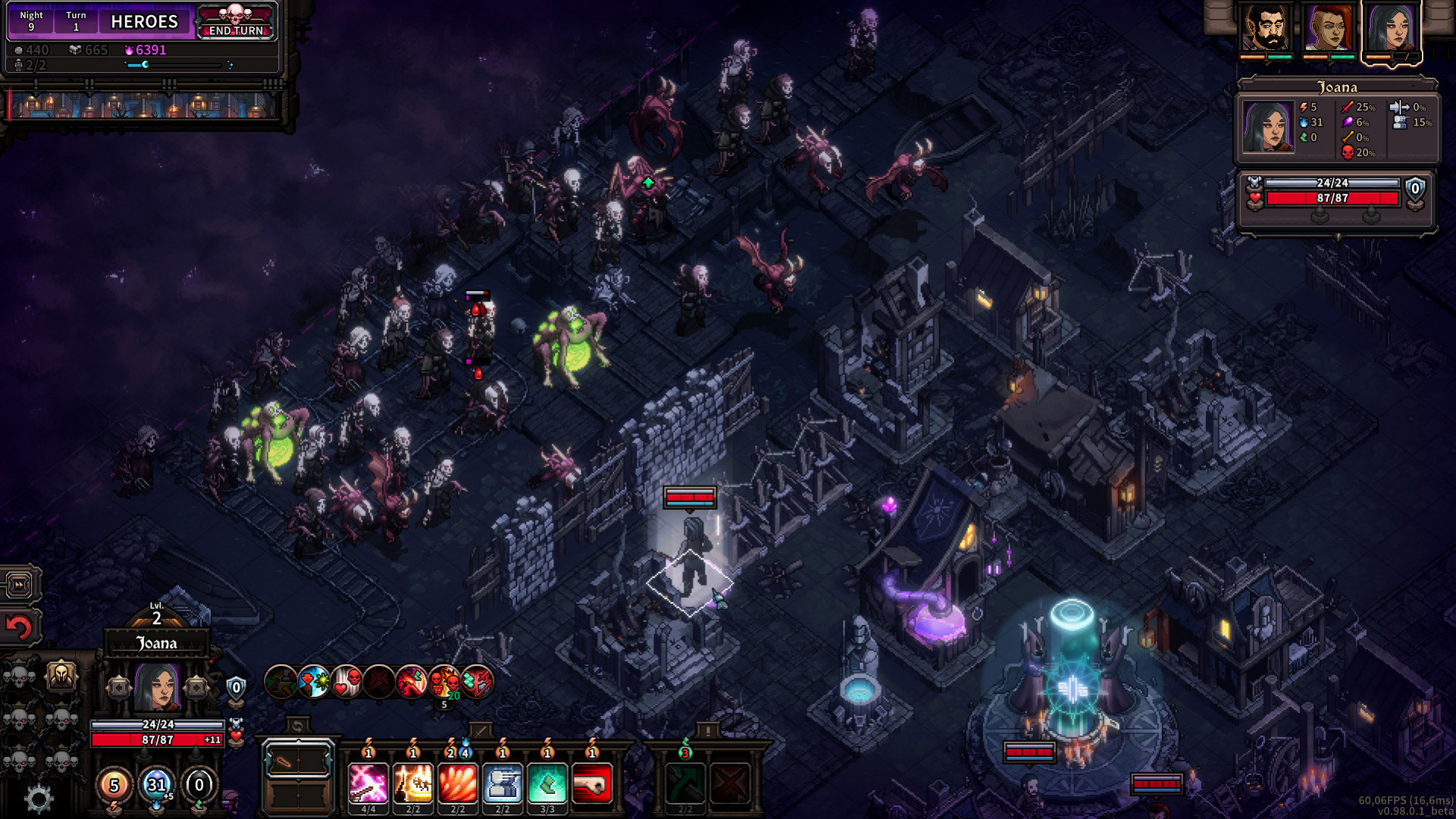Switch to the next hero arrow
1456x819 pixels.
tap(196, 687)
